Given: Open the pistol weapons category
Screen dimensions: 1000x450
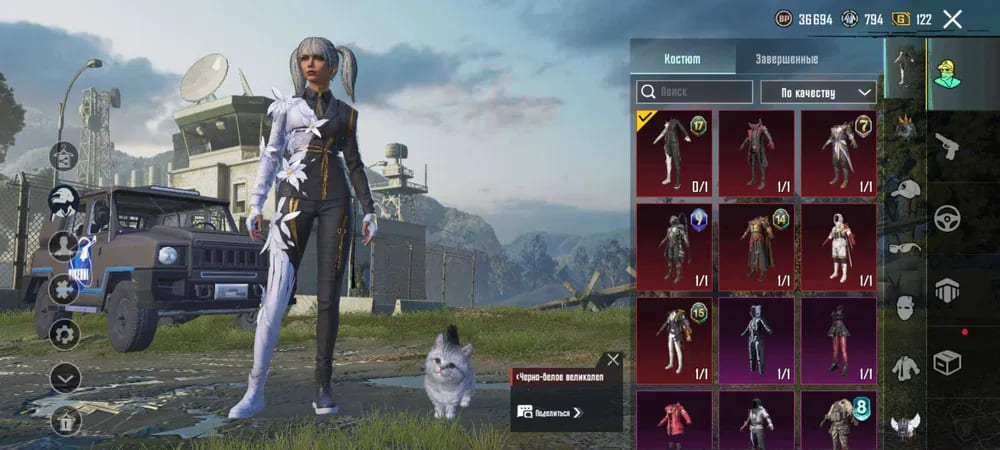Looking at the screenshot, I should click(946, 148).
